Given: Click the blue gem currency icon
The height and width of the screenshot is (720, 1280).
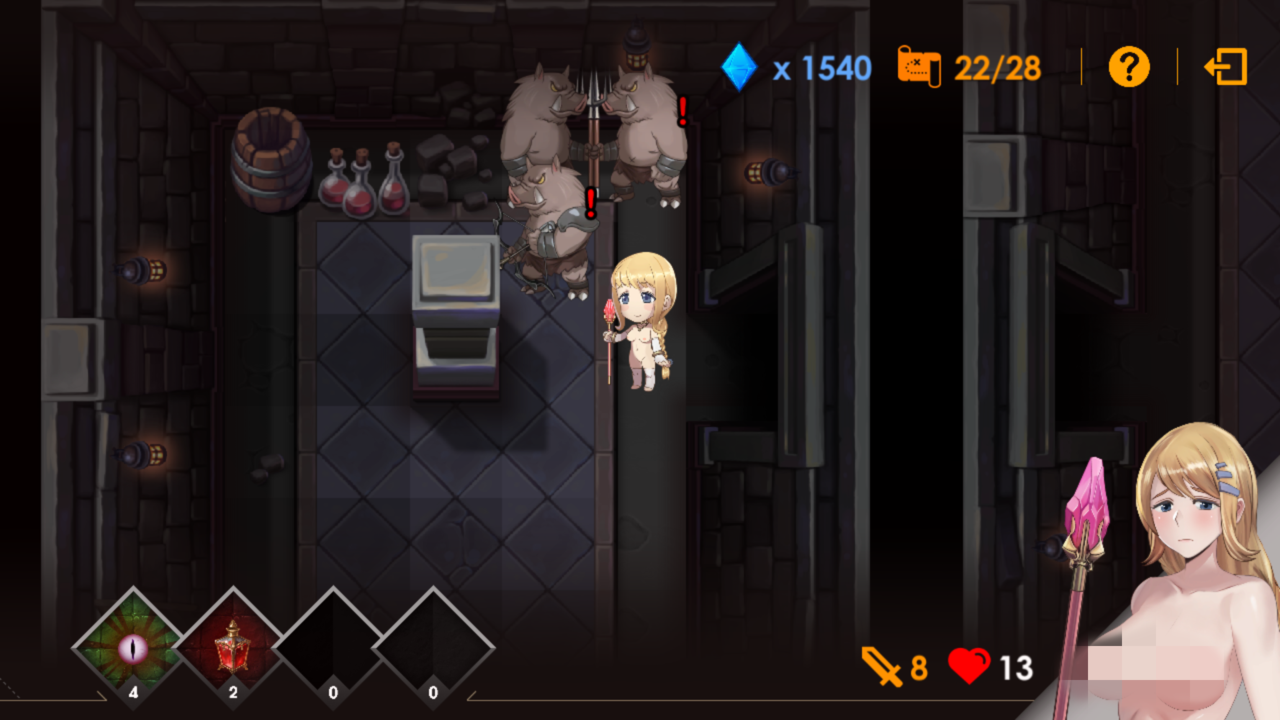Looking at the screenshot, I should (x=737, y=69).
